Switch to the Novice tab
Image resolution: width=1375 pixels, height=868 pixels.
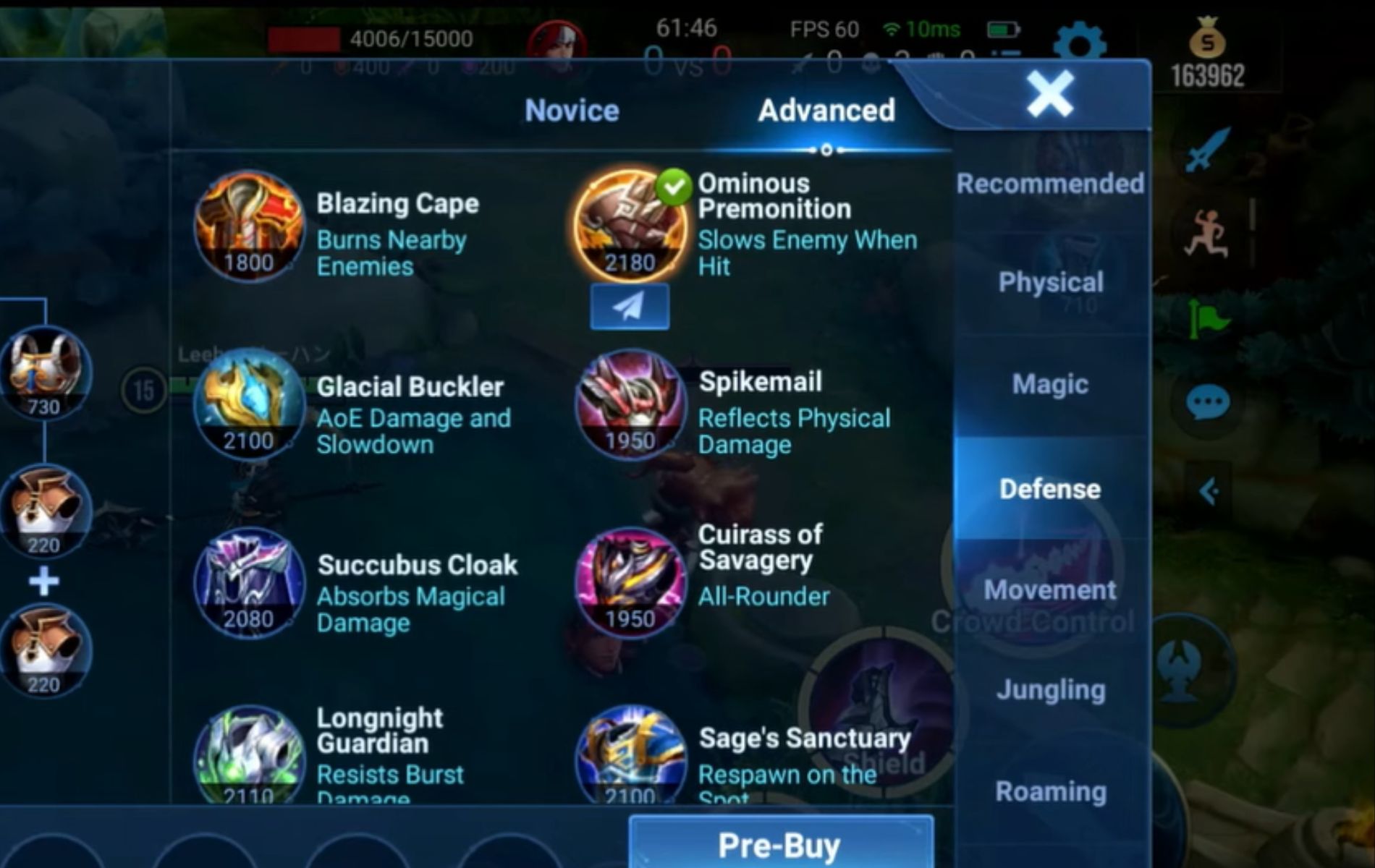572,110
